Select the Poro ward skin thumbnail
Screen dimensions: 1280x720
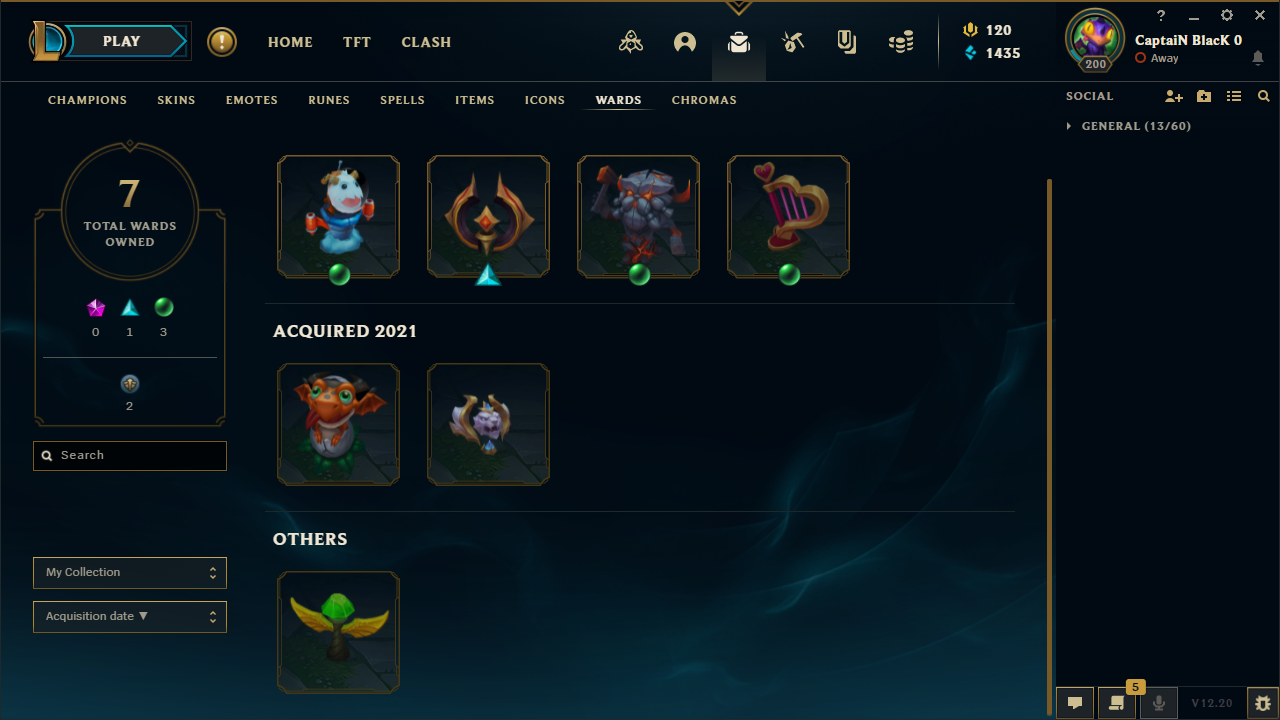pos(338,216)
